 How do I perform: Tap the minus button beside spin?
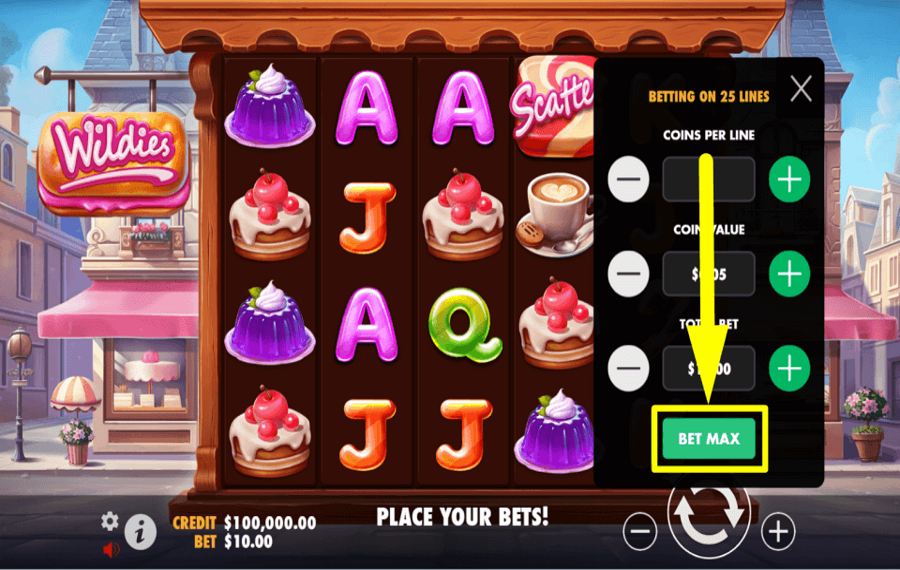coord(640,531)
